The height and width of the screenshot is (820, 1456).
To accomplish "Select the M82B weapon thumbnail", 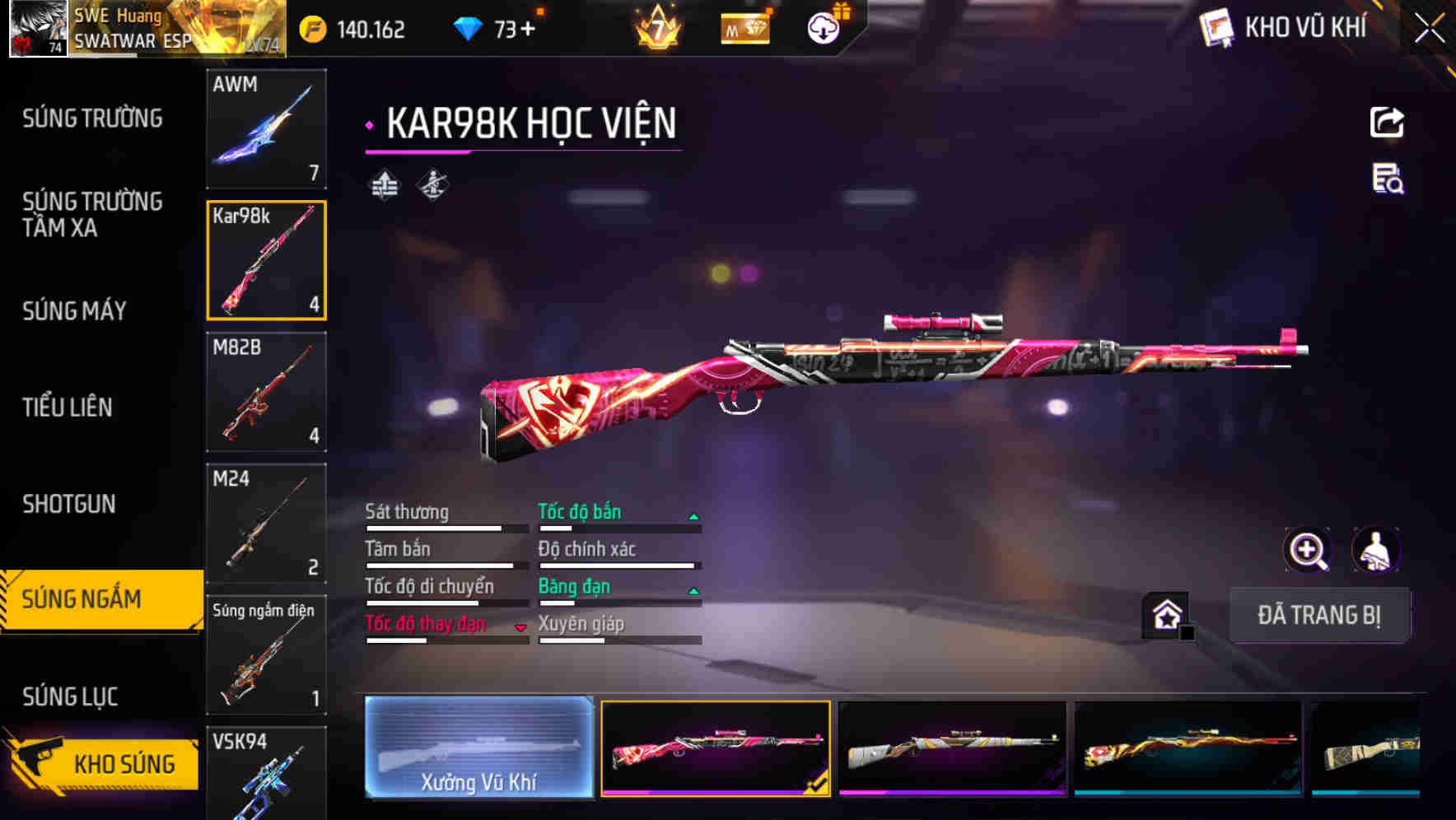I will 266,393.
